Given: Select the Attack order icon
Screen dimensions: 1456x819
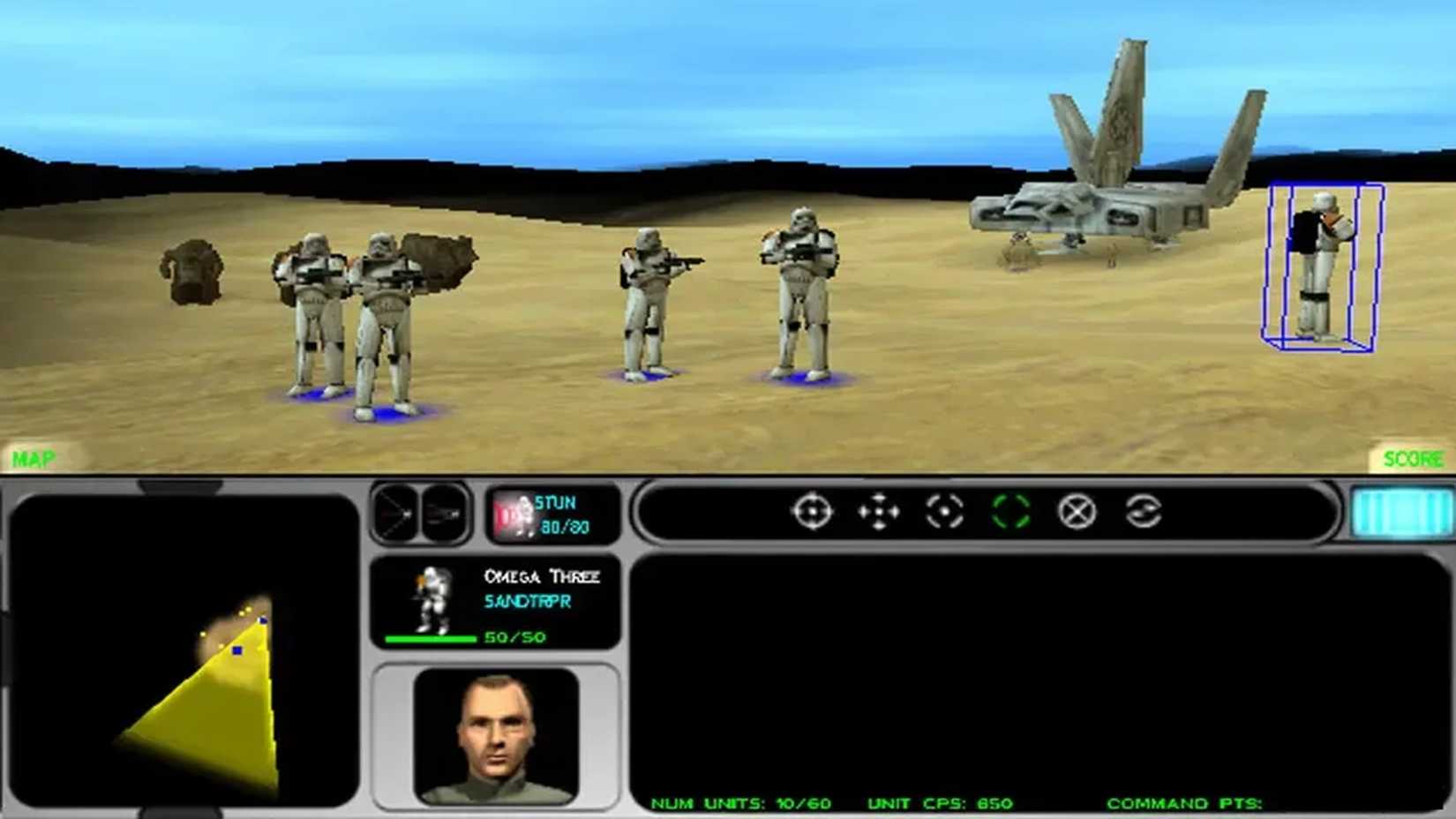Looking at the screenshot, I should point(812,512).
